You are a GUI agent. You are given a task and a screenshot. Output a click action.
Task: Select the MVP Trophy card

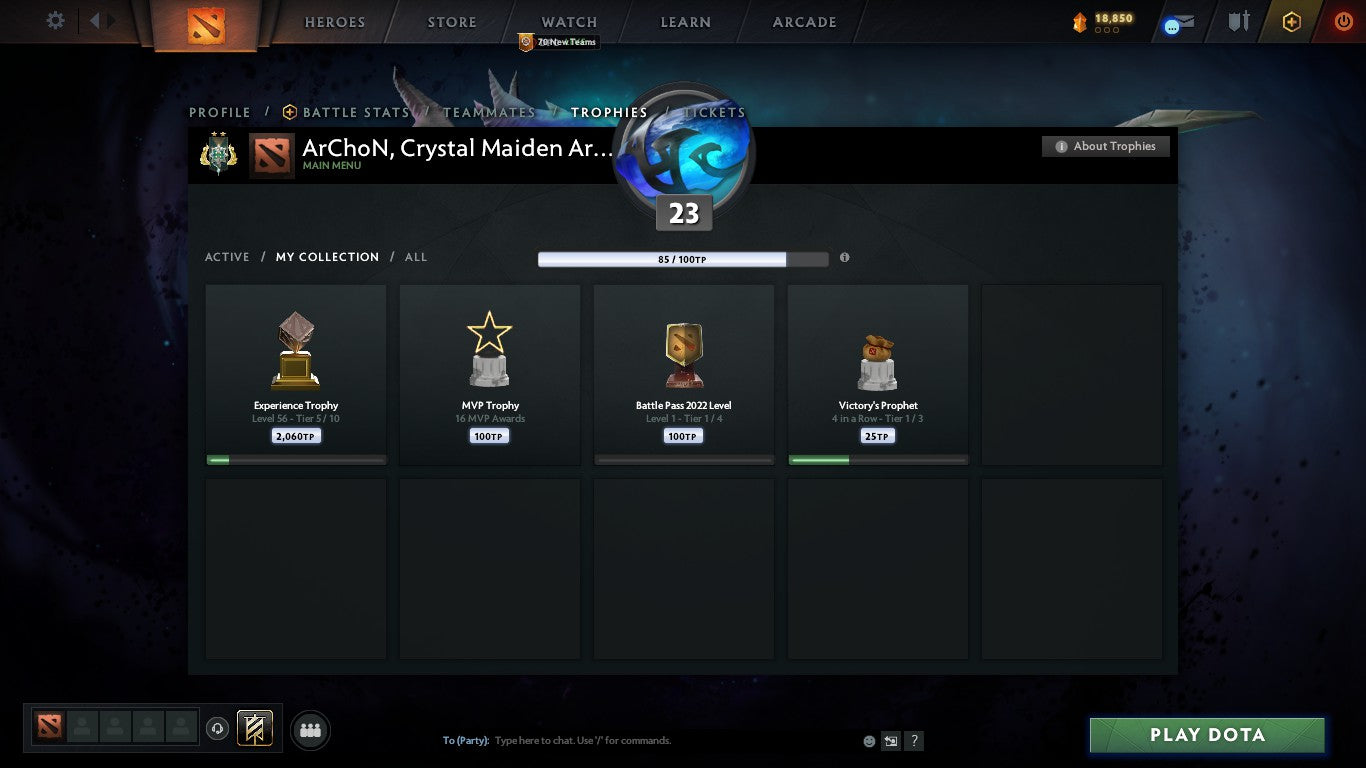[489, 375]
